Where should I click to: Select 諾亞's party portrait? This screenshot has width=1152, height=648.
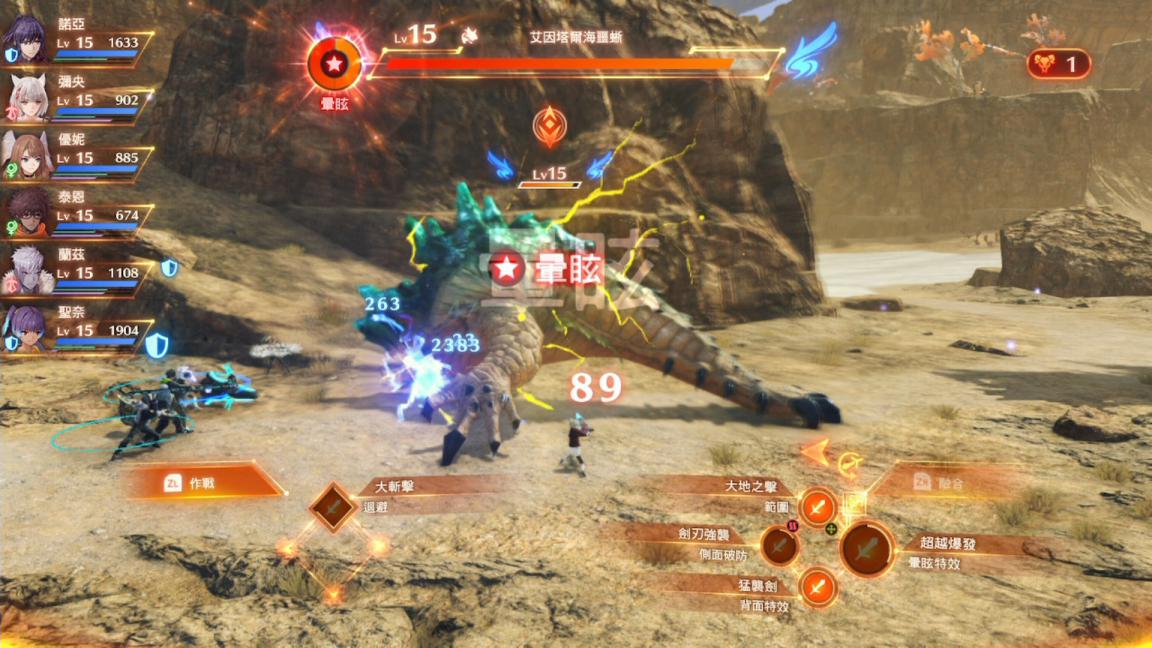click(x=26, y=41)
